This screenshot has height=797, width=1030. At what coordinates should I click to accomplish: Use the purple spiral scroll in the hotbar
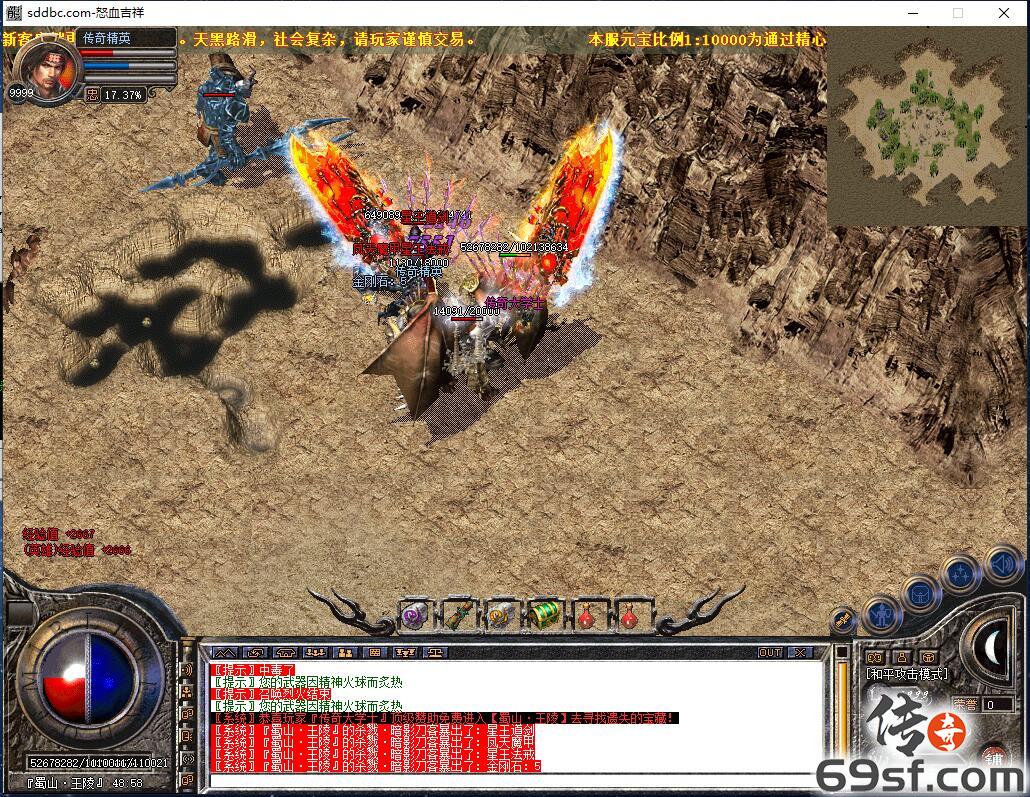tap(415, 614)
